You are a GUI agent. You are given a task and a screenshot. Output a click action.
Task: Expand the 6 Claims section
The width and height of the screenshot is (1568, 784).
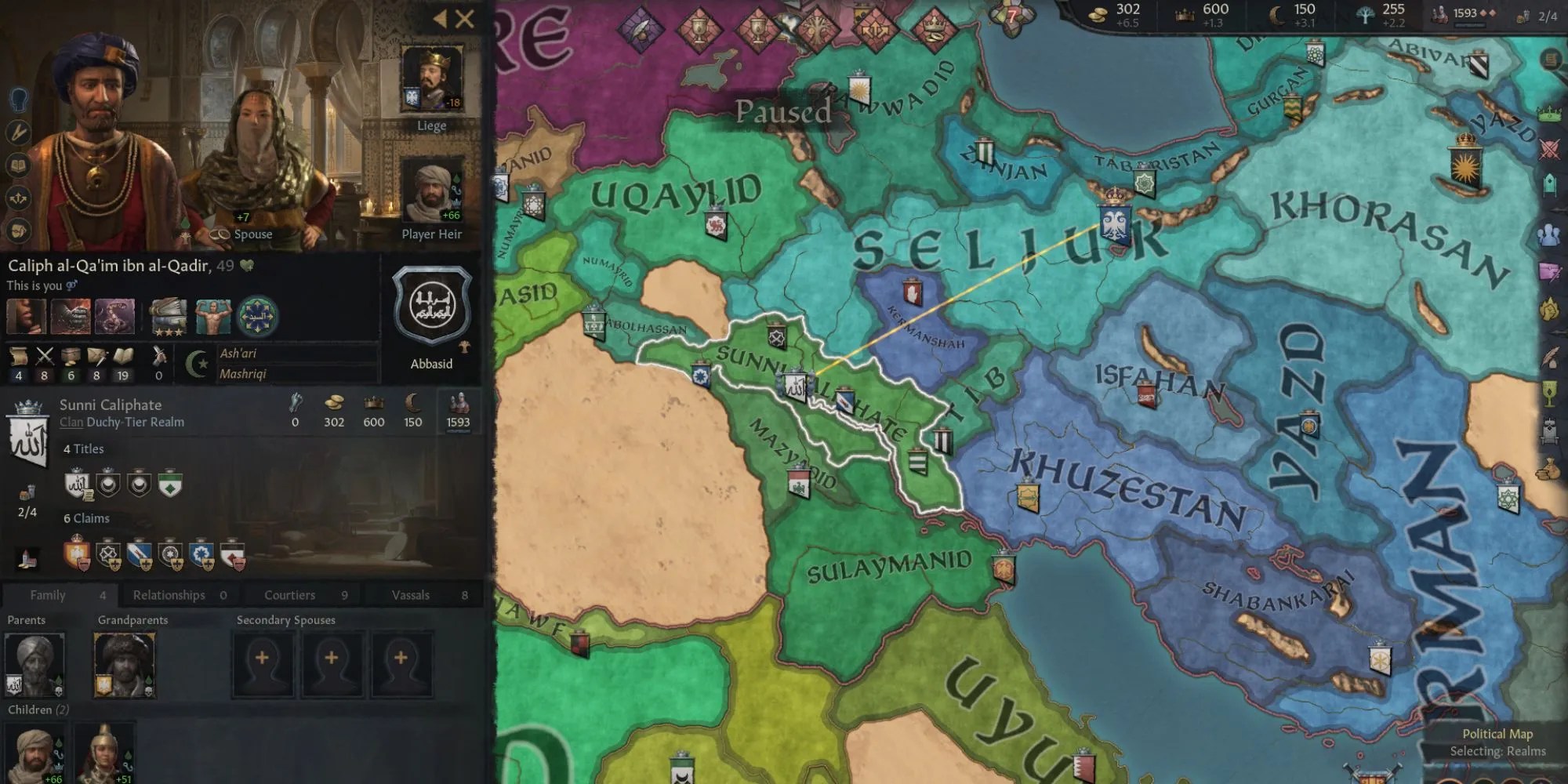[89, 518]
